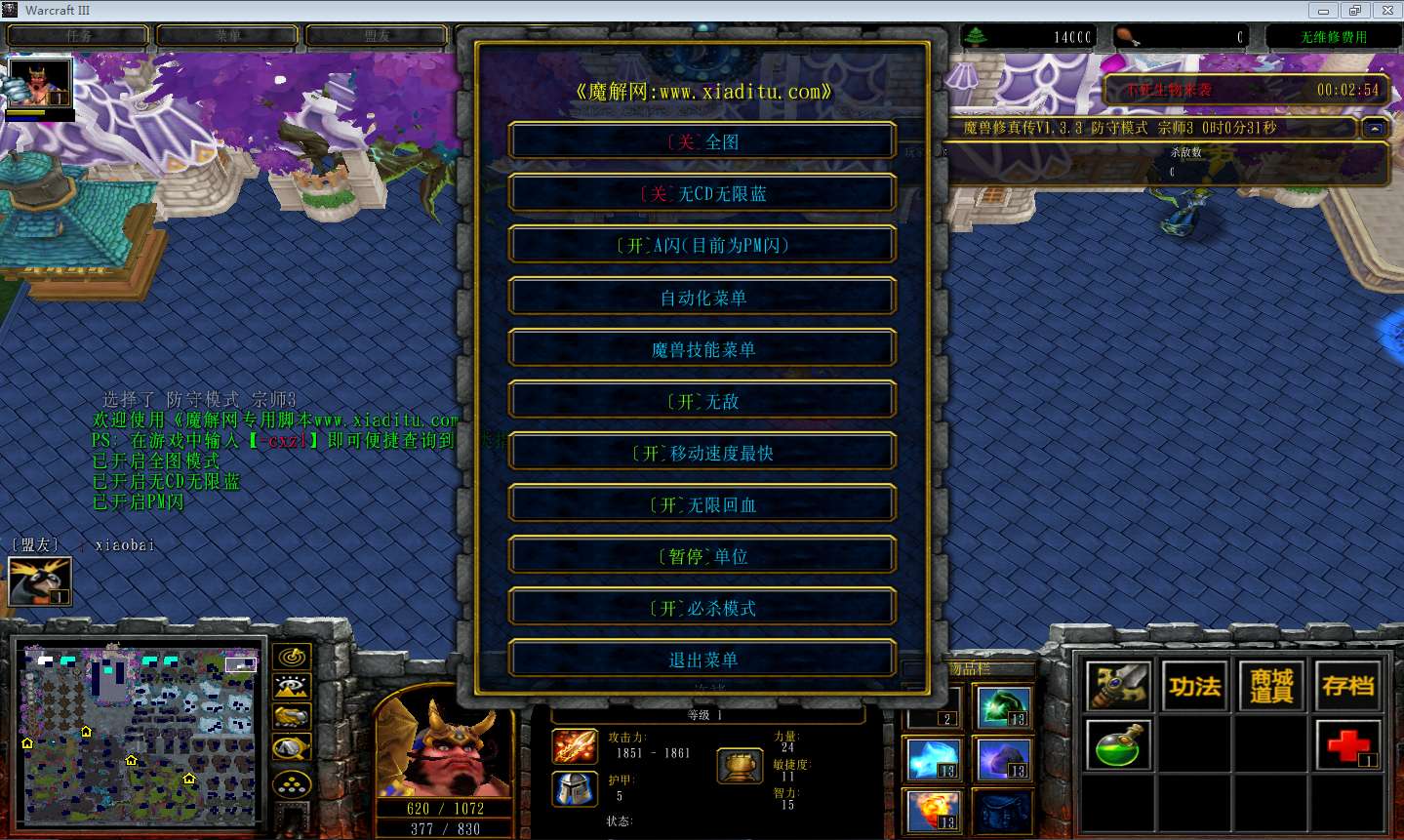Collapse the message board with the arrow button
Image resolution: width=1404 pixels, height=840 pixels.
[x=1374, y=127]
